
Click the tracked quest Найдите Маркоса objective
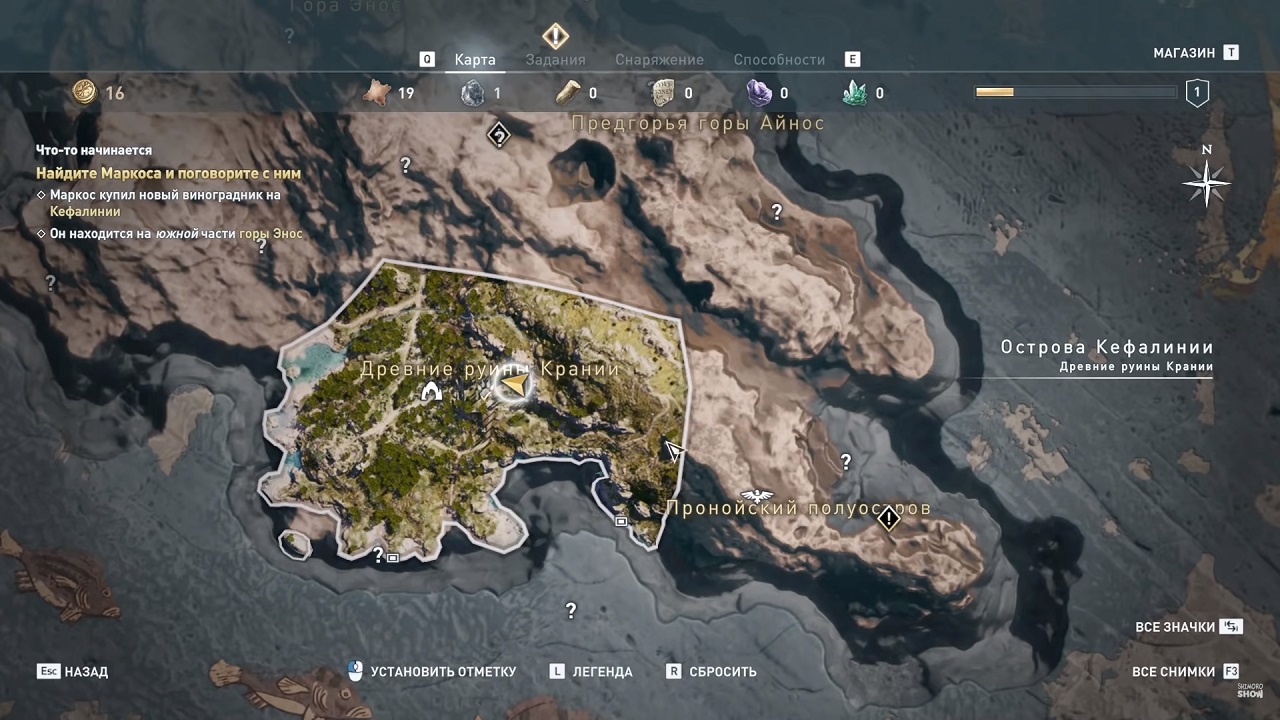(168, 173)
